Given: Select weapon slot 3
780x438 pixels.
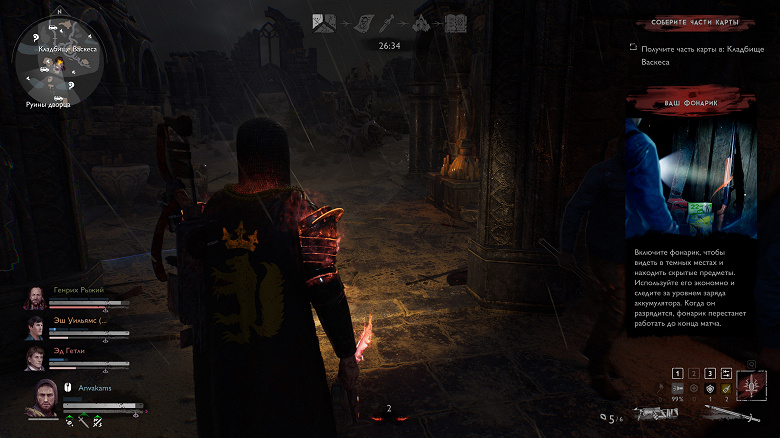Looking at the screenshot, I should coord(711,372).
